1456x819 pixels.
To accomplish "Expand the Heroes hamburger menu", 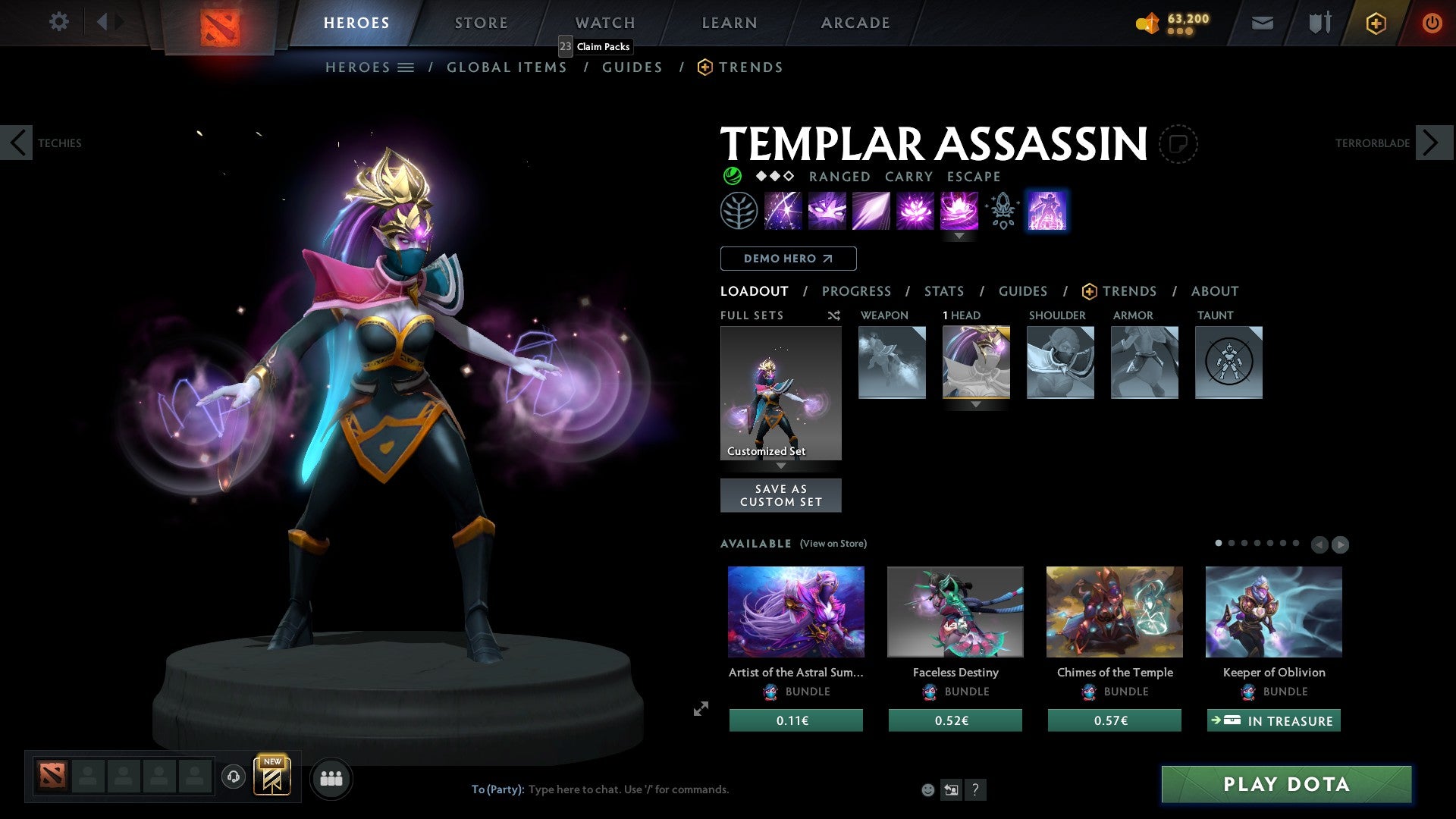I will [x=407, y=67].
